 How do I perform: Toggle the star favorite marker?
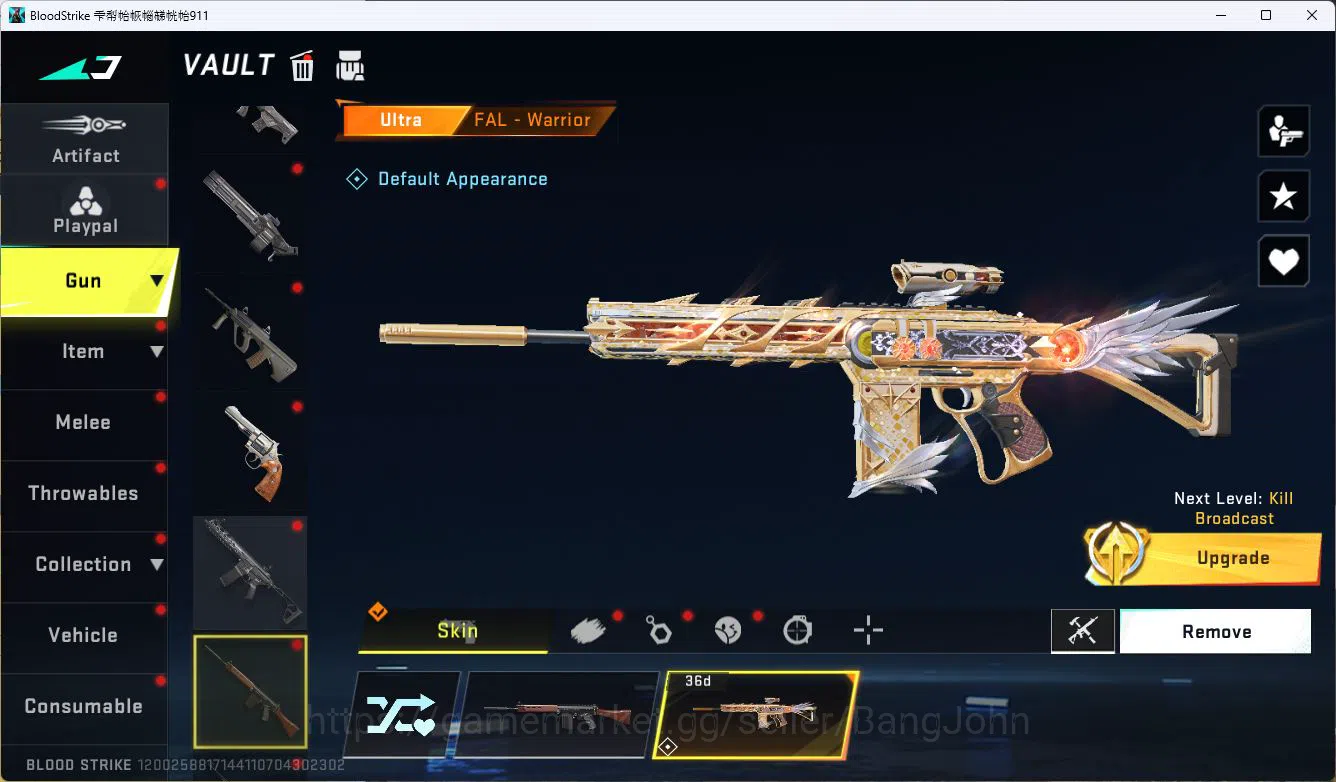point(1284,196)
